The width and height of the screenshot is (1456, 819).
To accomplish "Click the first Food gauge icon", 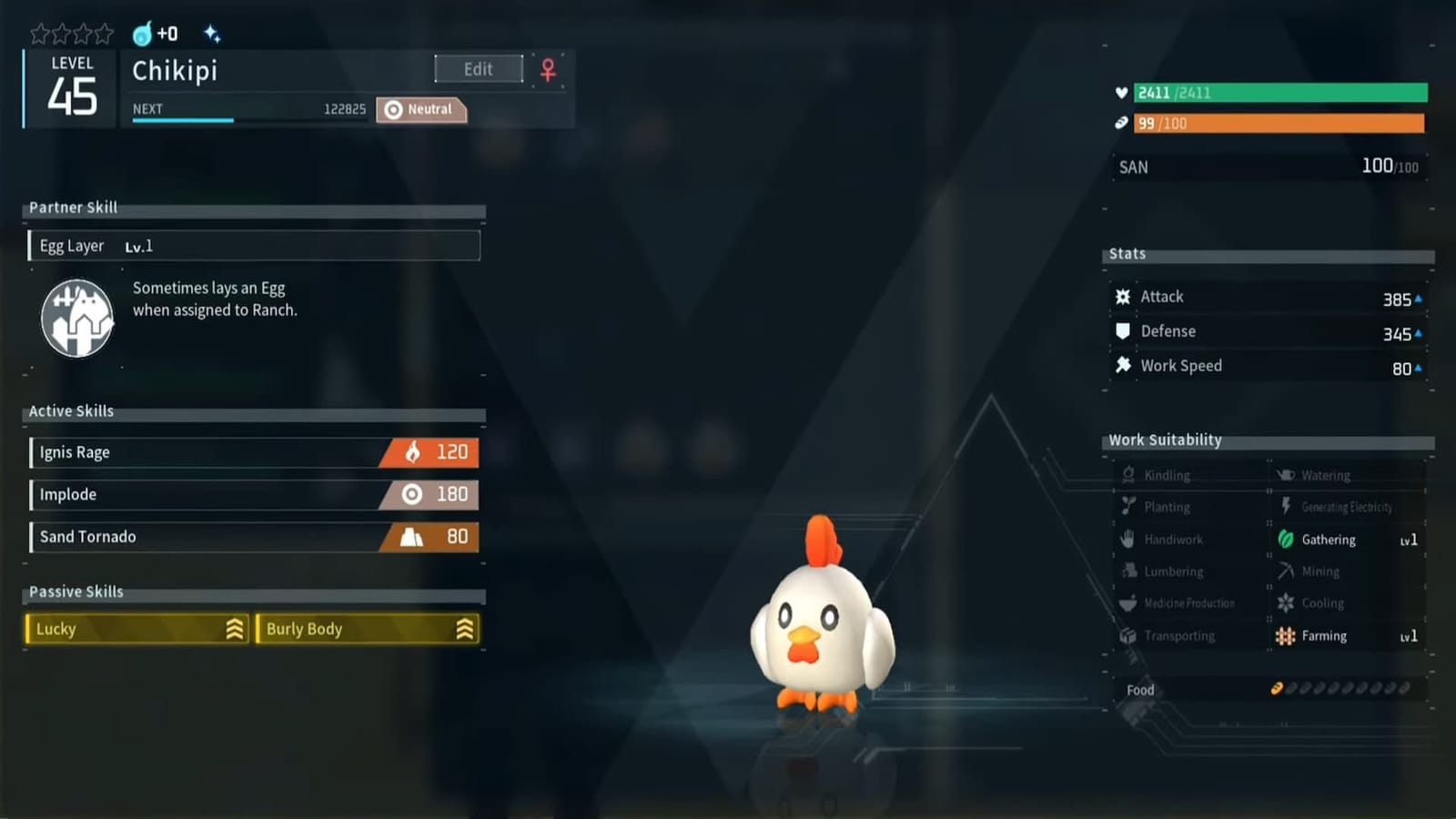I will tap(1279, 689).
